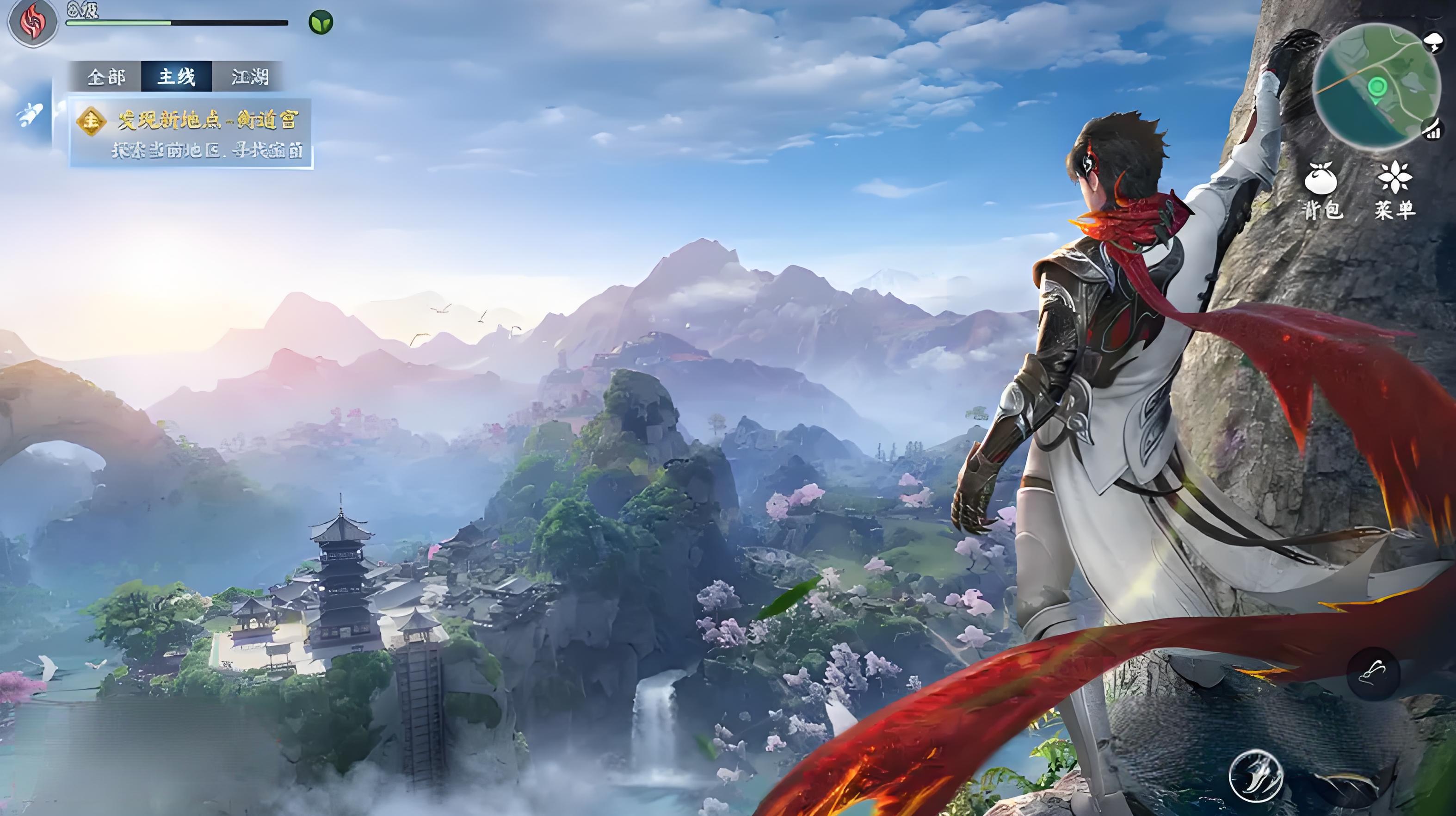Switch to the 江湖 quest tab
This screenshot has width=1456, height=816.
pyautogui.click(x=249, y=77)
